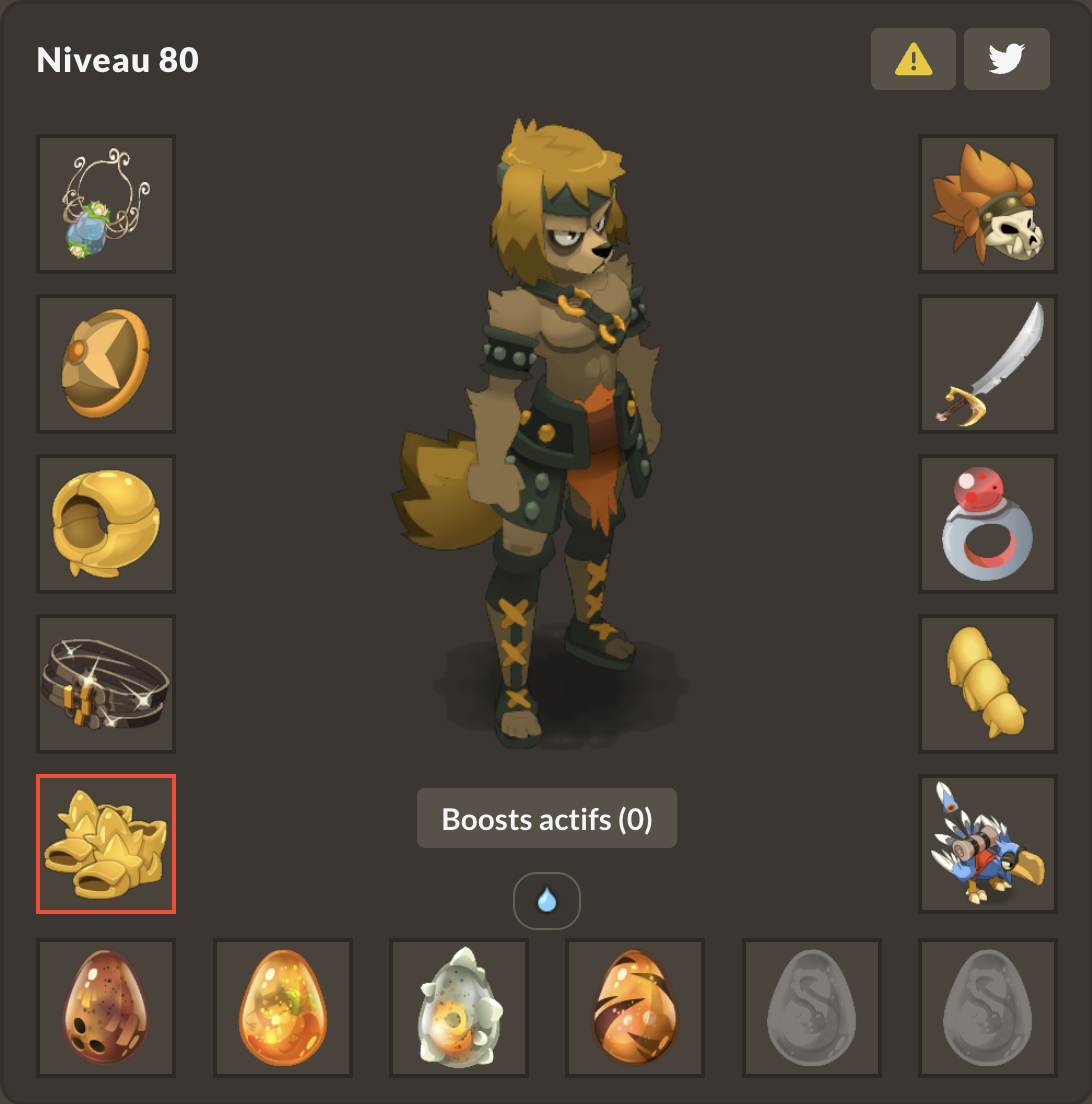
Task: Show the Boosts actifs panel
Action: 547,819
